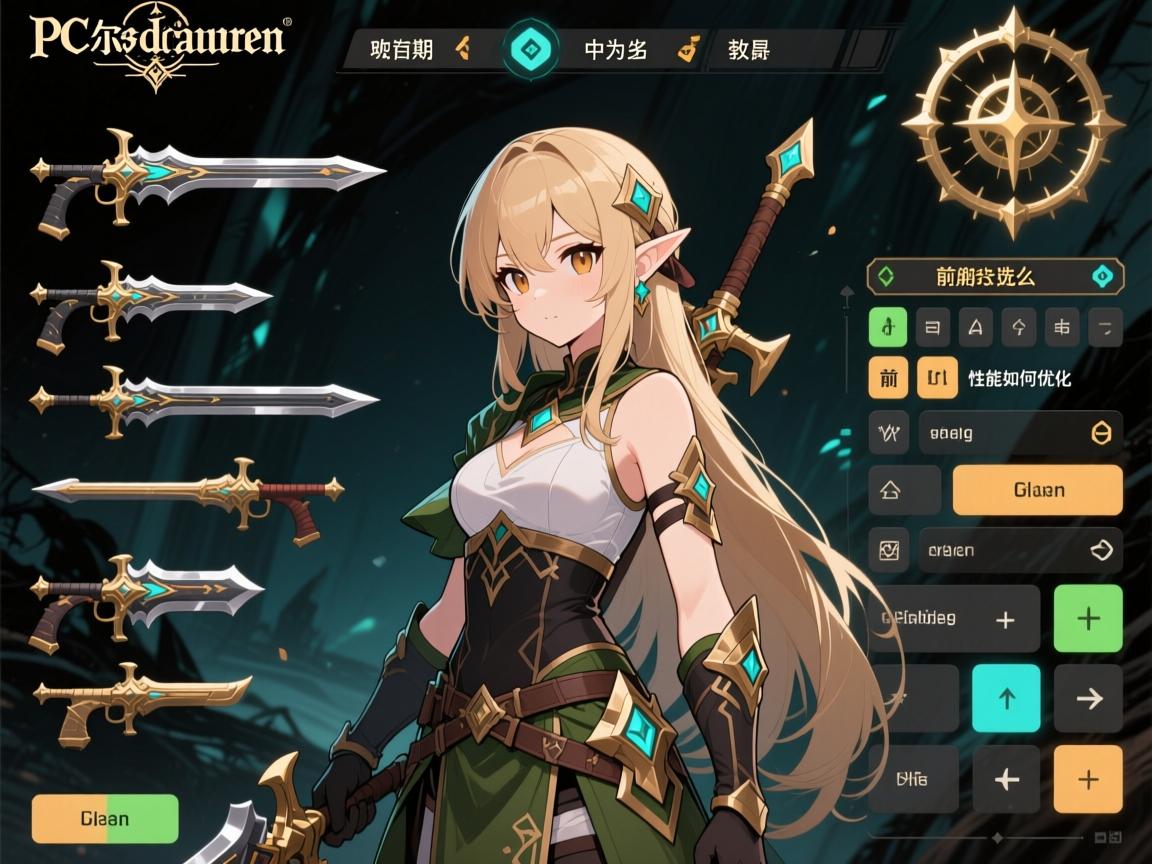Switch to the 中为名 tab
This screenshot has height=864, width=1152.
point(615,49)
